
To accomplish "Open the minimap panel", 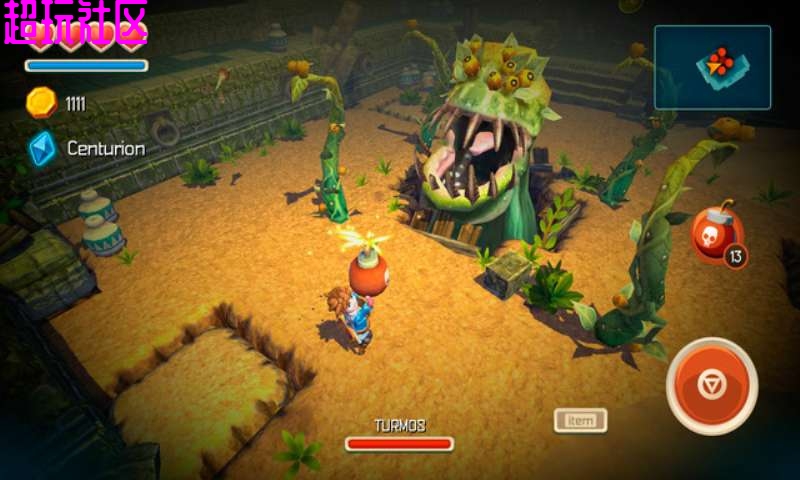I will [712, 67].
